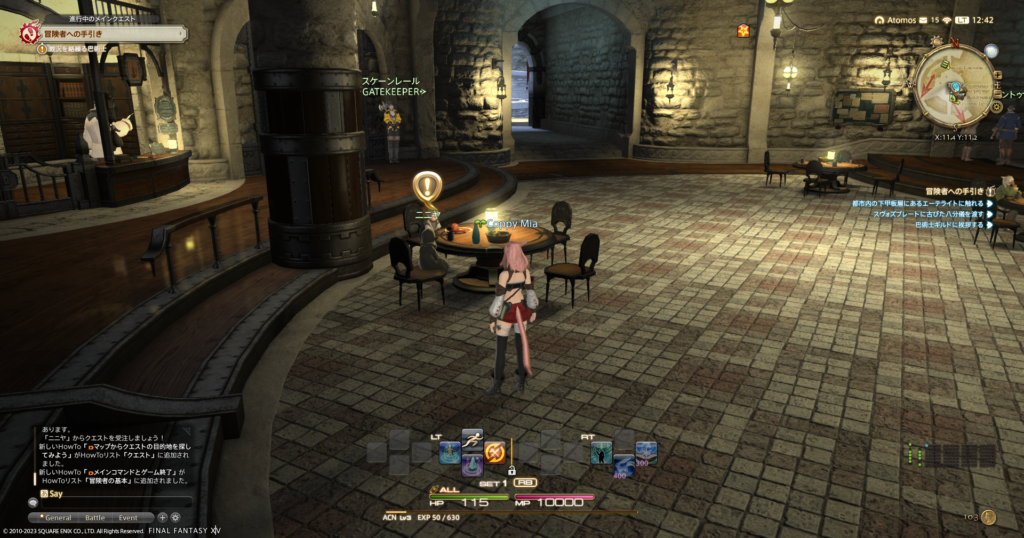Screen dimensions: 1024x538
Task: Cast the spell costing 300 MP
Action: [x=646, y=453]
